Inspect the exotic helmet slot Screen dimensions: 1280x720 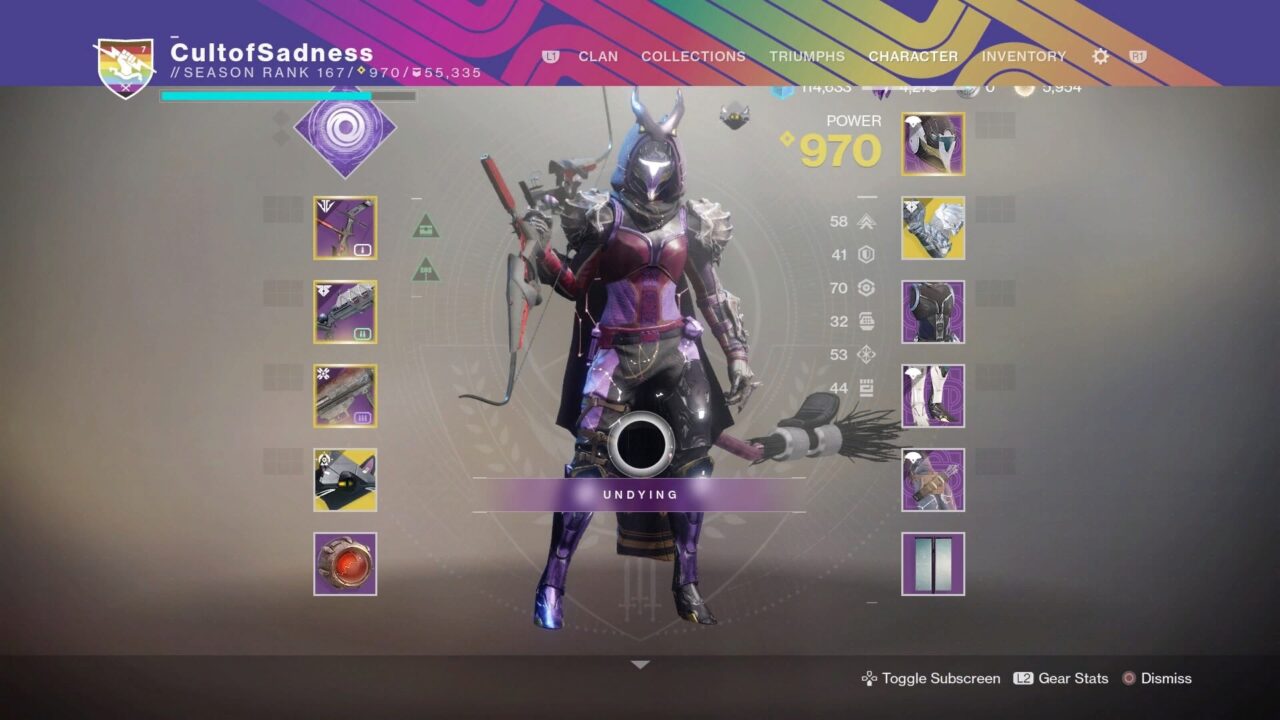point(932,143)
